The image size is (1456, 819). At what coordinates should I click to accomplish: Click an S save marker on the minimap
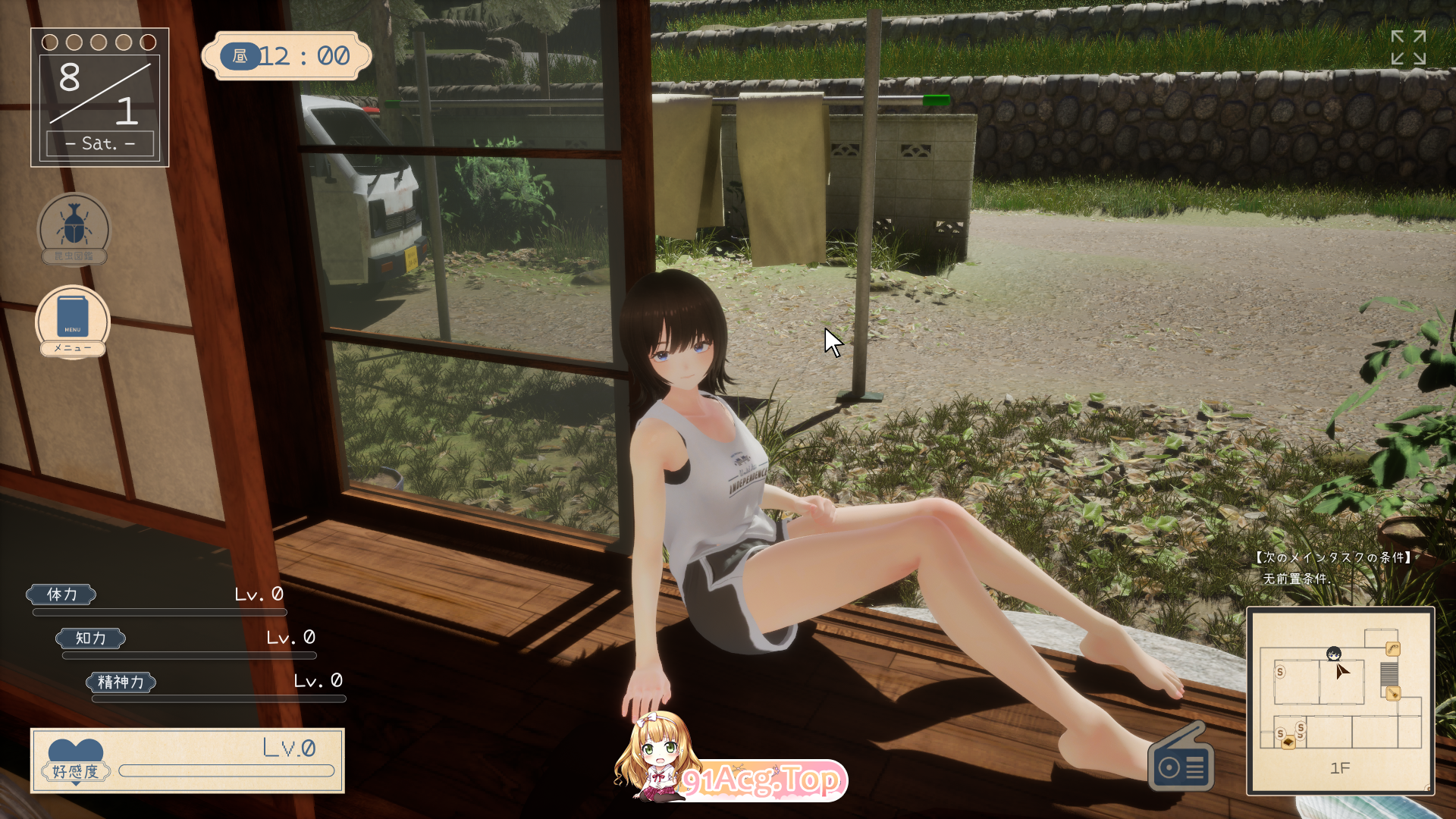click(x=1280, y=672)
